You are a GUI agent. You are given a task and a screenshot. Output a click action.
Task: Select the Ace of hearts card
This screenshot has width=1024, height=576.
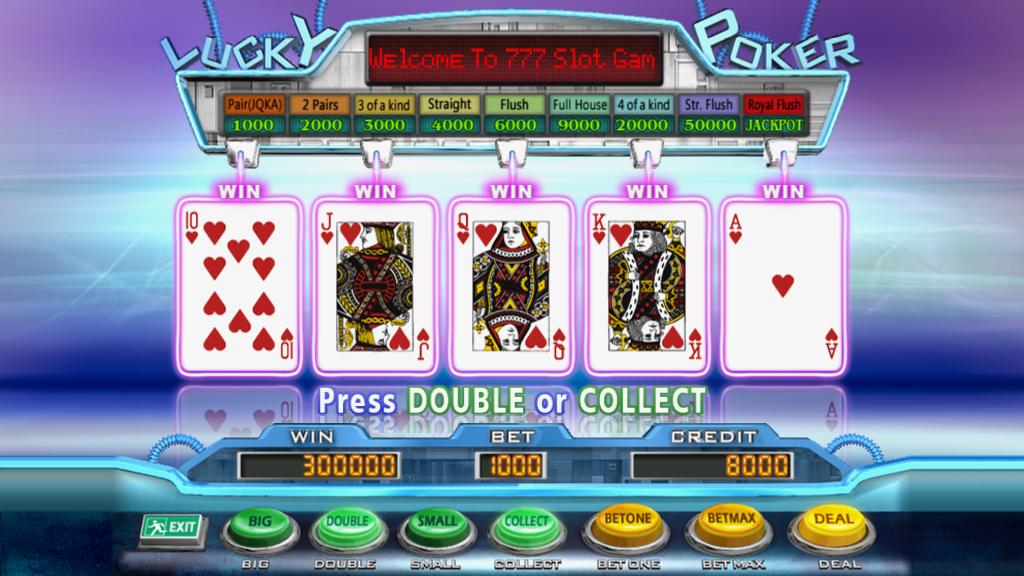(x=782, y=285)
